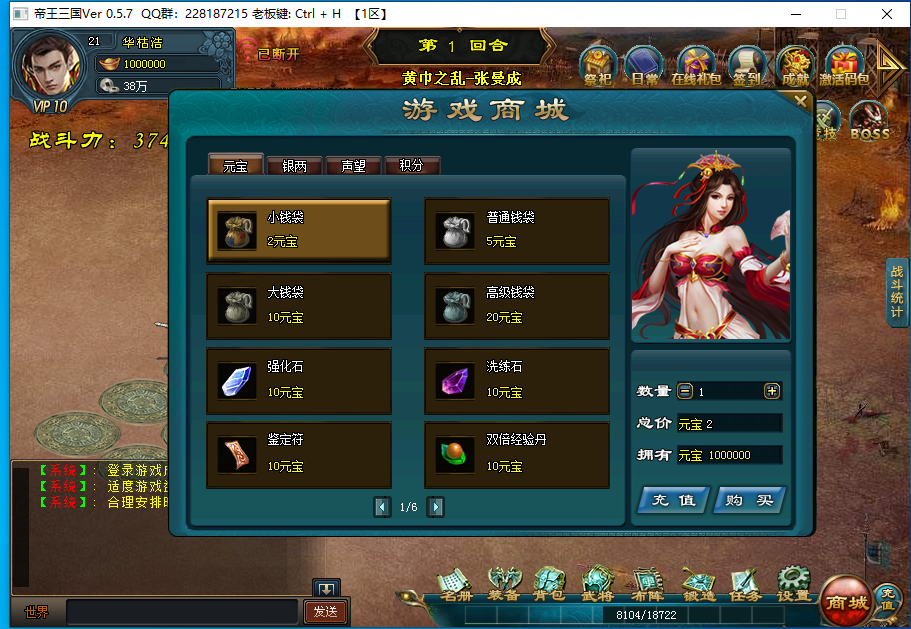The image size is (911, 629).
Task: Close the 游戏商城 shop window
Action: click(x=800, y=100)
